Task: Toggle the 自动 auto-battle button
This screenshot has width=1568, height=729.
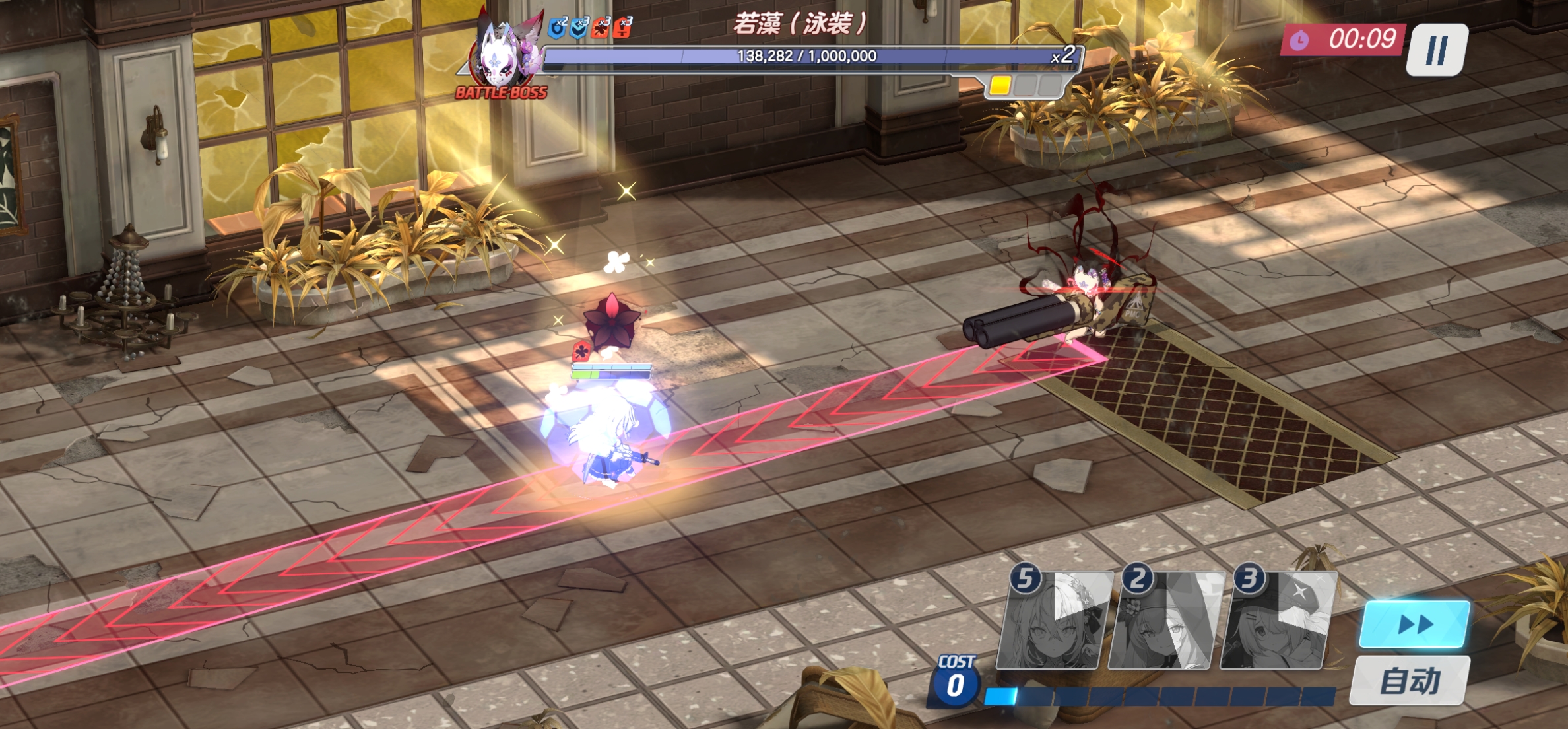Action: tap(1410, 681)
